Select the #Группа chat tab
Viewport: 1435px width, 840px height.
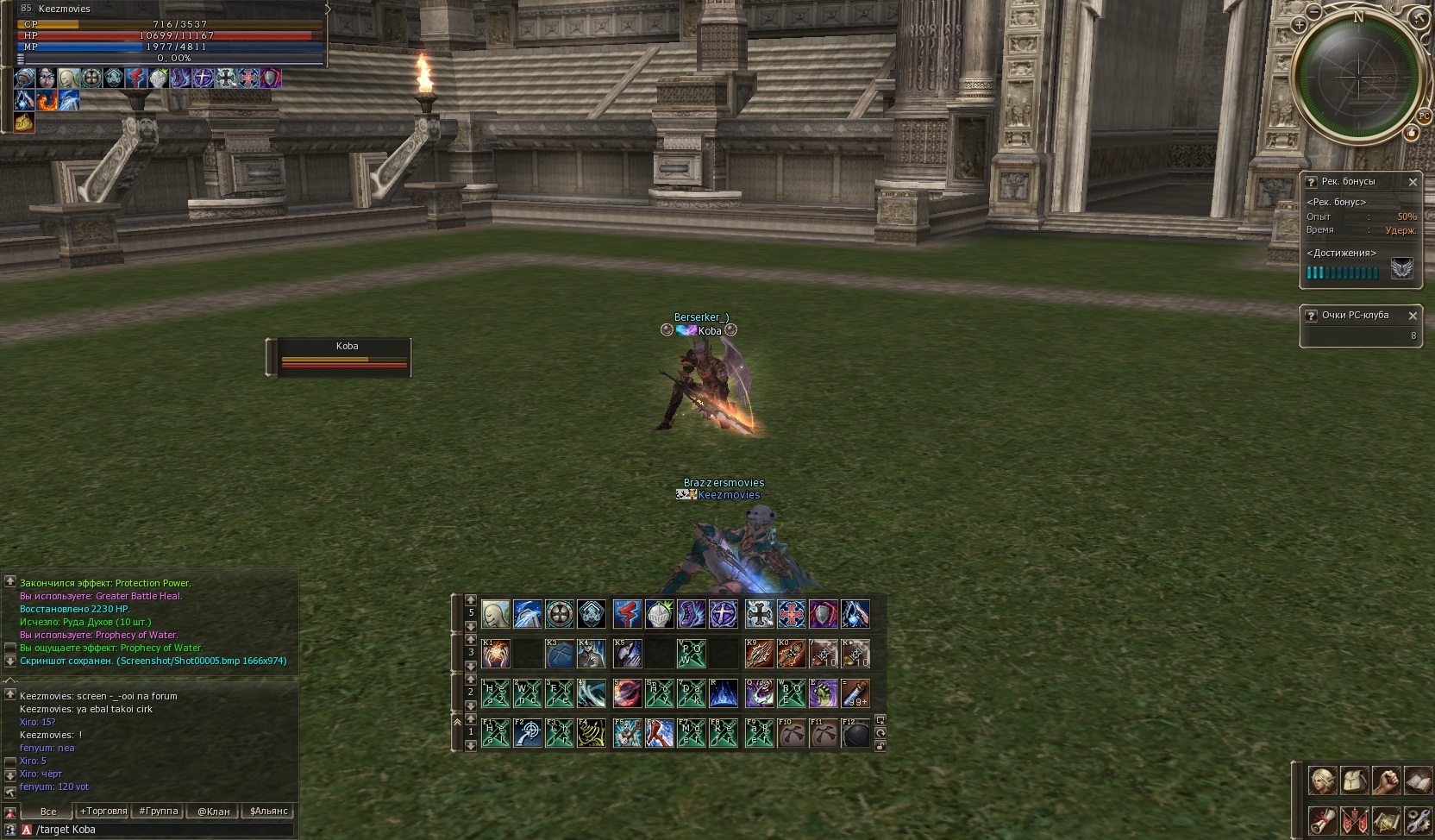(x=159, y=811)
